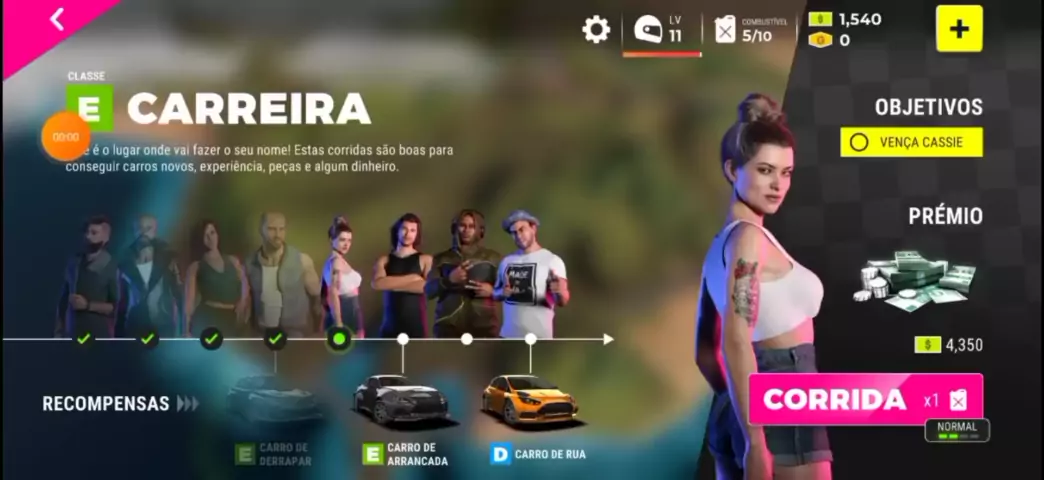Select the rival in the white Made shirt
Image resolution: width=1044 pixels, height=480 pixels.
coord(530,277)
